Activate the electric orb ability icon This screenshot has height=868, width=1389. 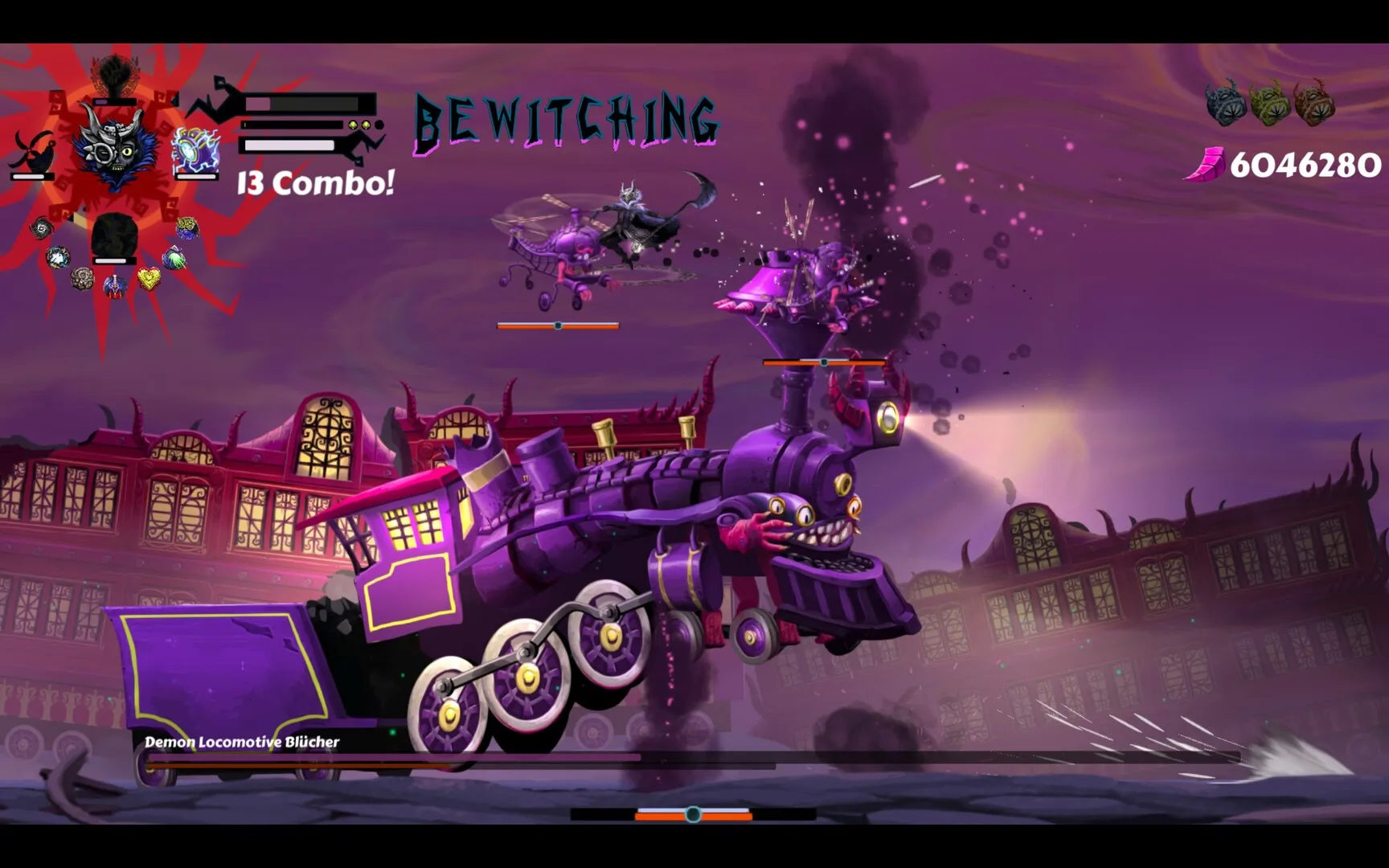coord(194,148)
